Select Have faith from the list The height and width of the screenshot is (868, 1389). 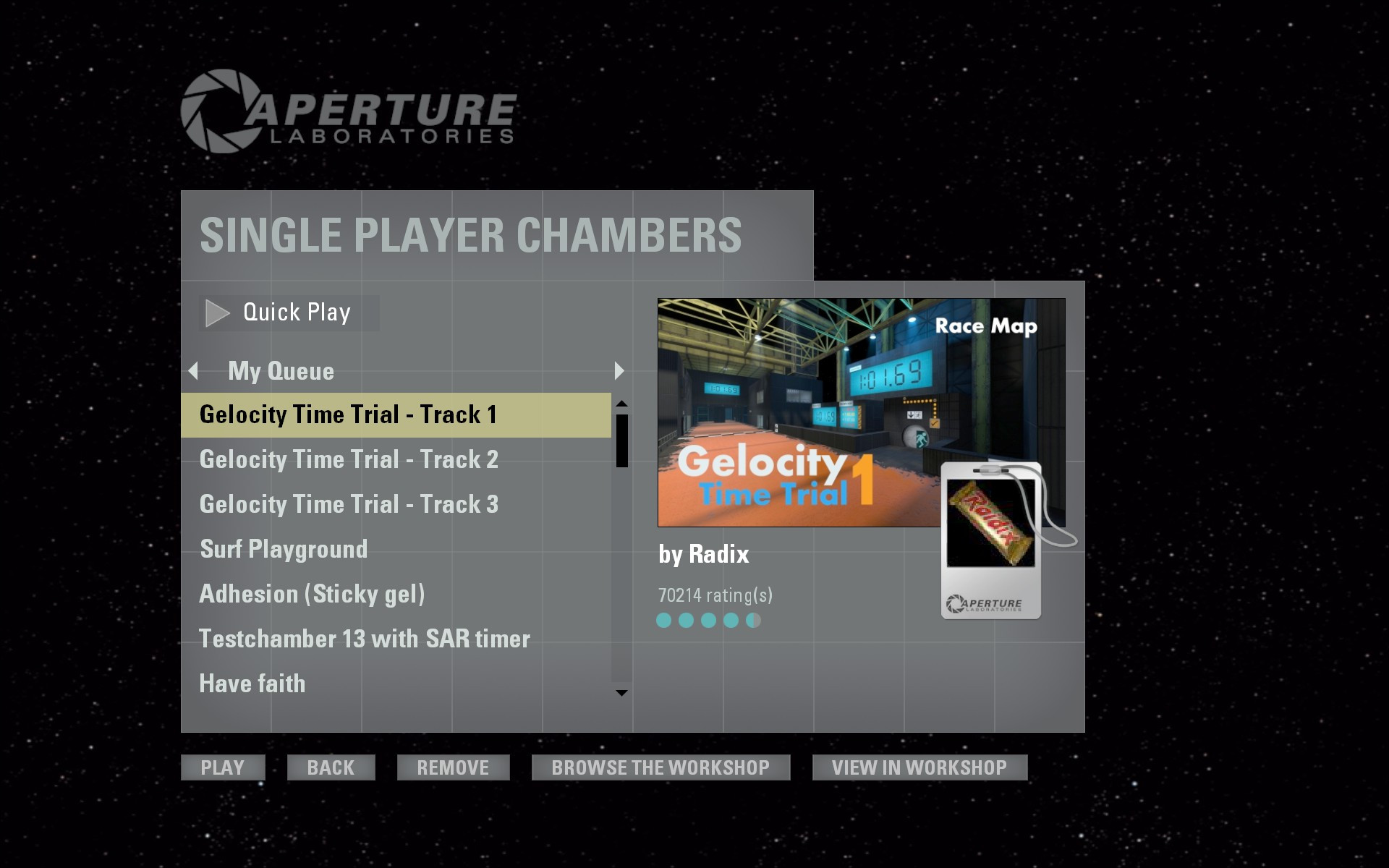tap(252, 683)
